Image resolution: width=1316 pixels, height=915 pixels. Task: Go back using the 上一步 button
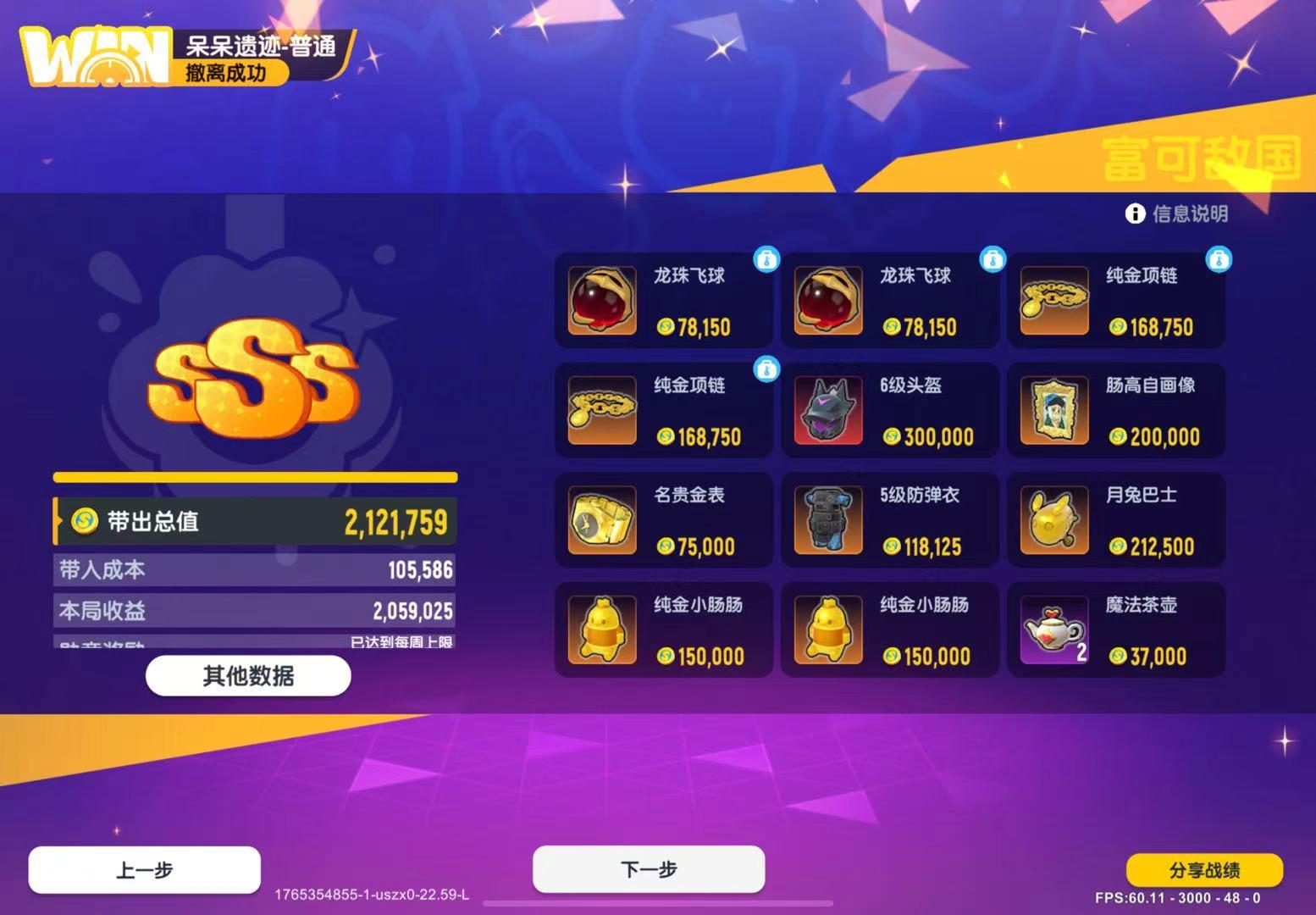coord(144,868)
